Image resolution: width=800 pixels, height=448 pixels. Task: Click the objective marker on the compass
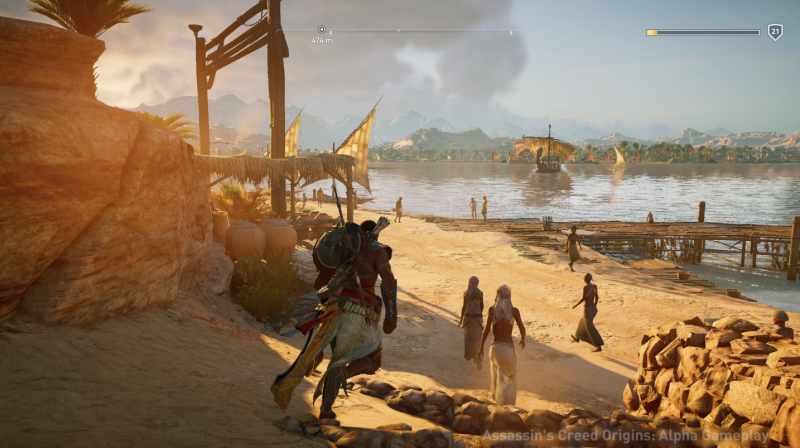tap(321, 30)
